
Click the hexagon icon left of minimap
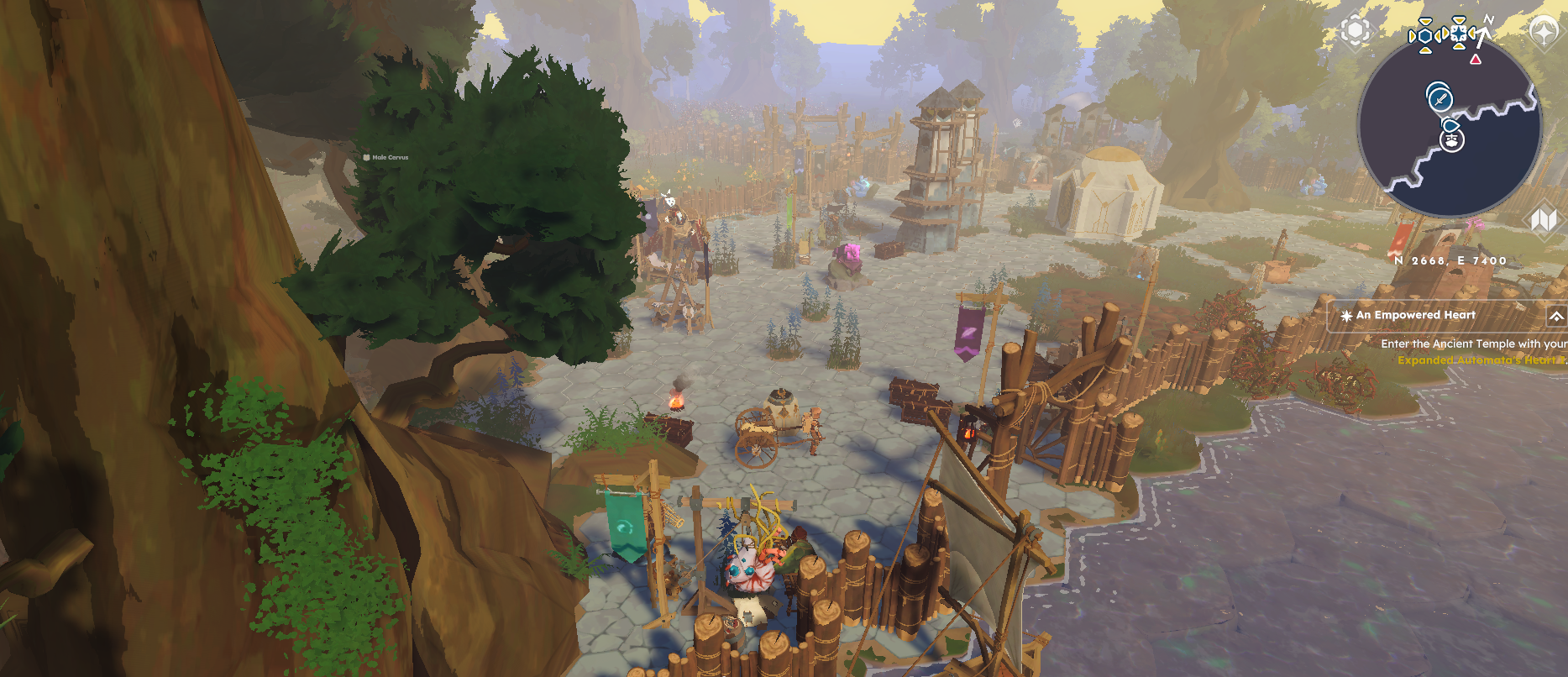click(x=1355, y=31)
